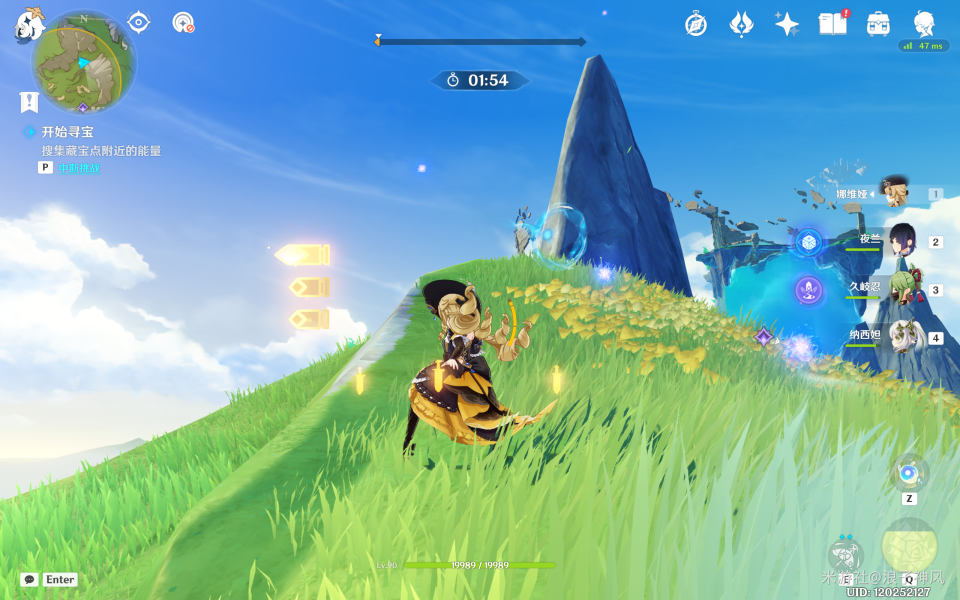The height and width of the screenshot is (600, 960).
Task: Open the character head profile icon
Action: pyautogui.click(x=924, y=23)
